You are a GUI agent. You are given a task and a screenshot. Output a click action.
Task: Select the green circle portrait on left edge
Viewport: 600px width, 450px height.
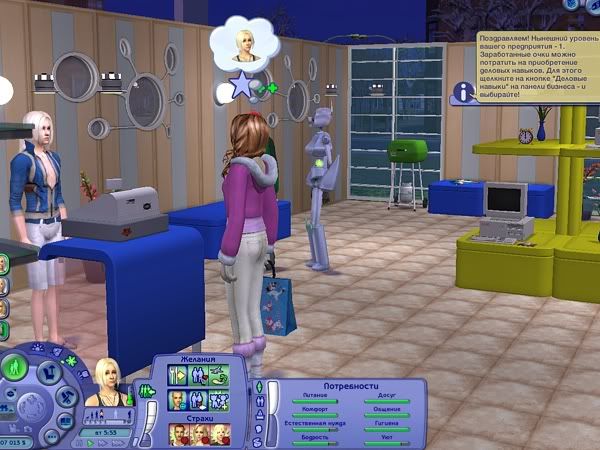point(4,263)
